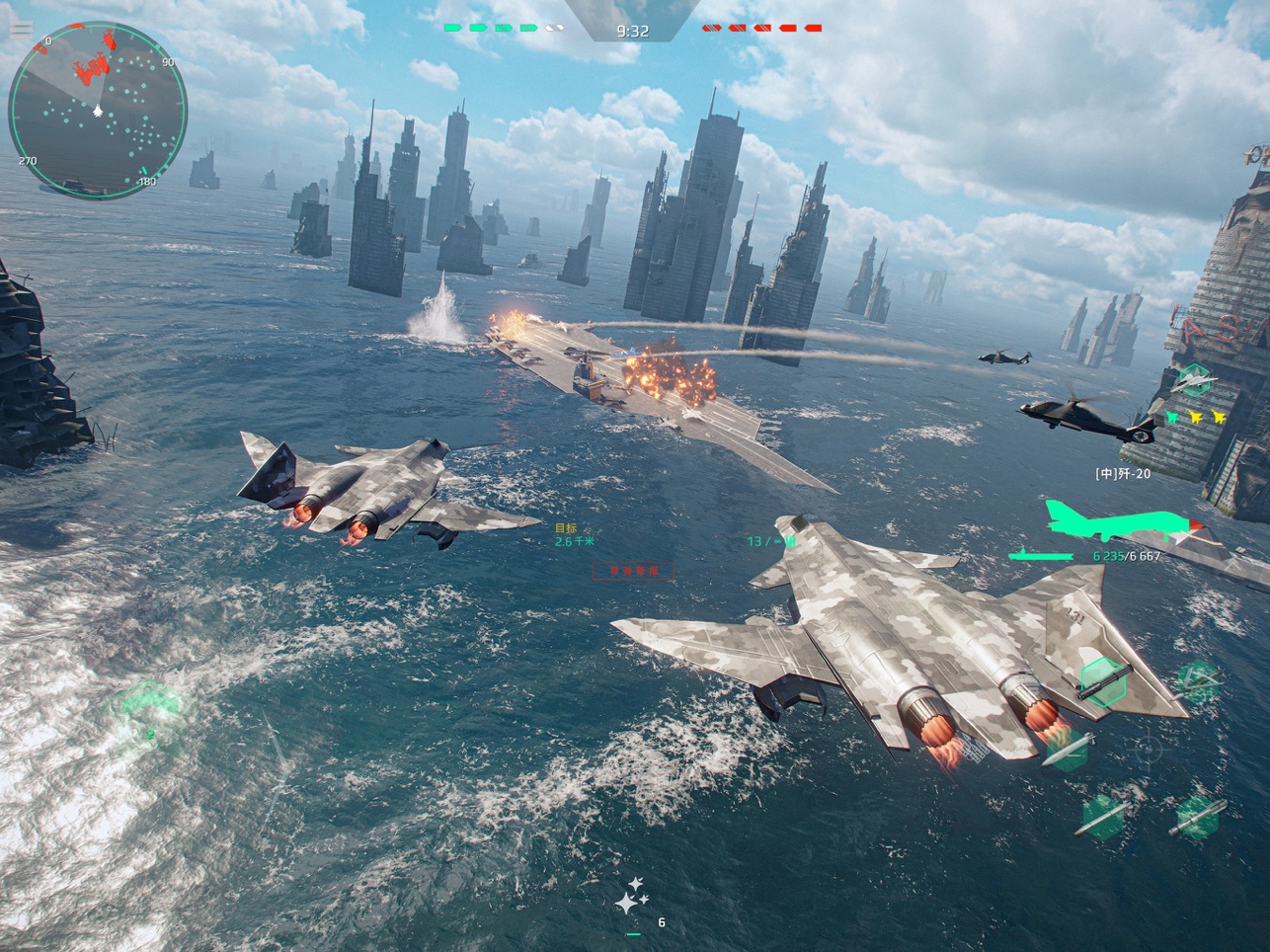1270x952 pixels.
Task: Activate the green hexagon ability marked 2
Action: (150, 709)
